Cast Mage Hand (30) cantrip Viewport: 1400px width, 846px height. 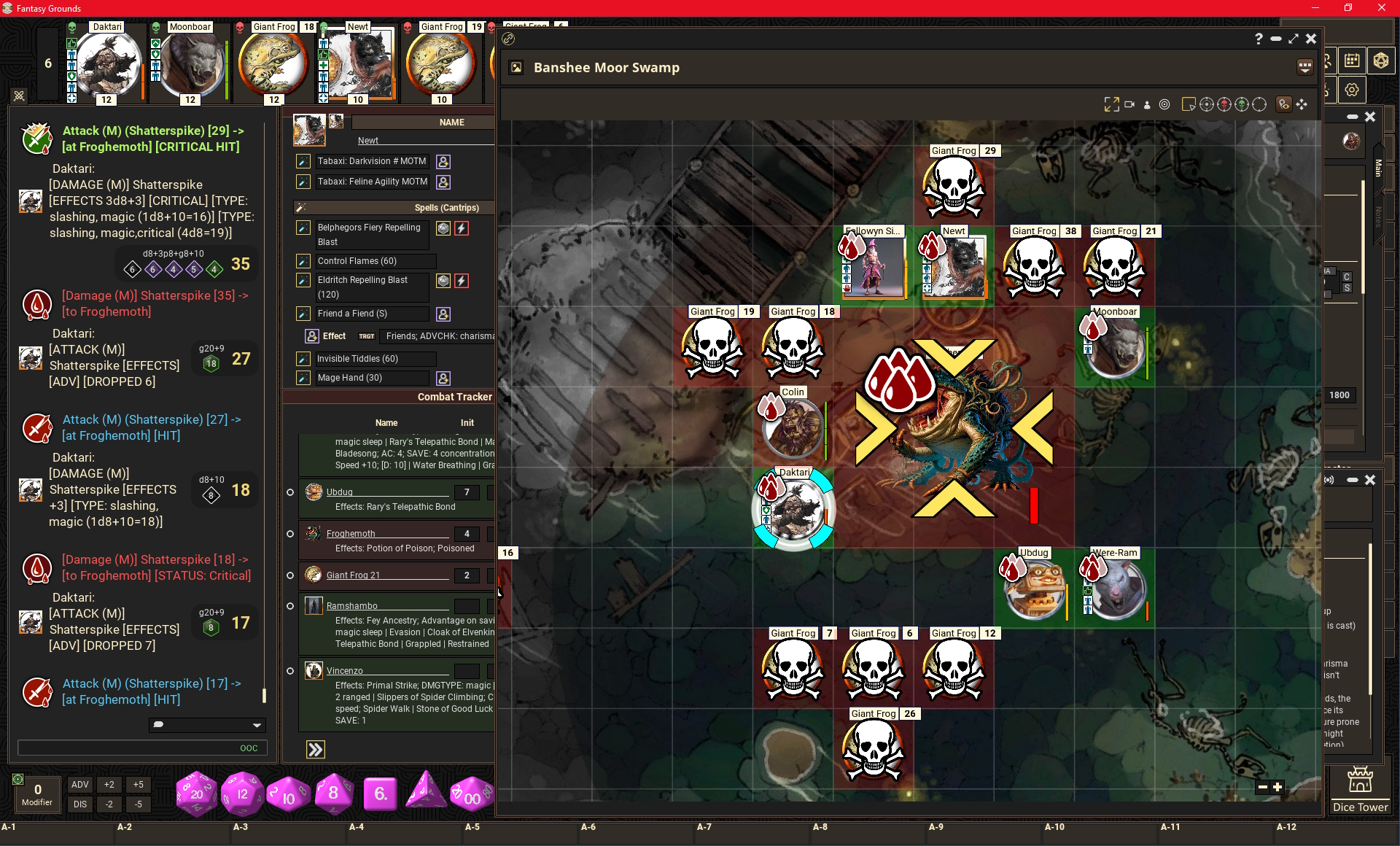click(350, 378)
